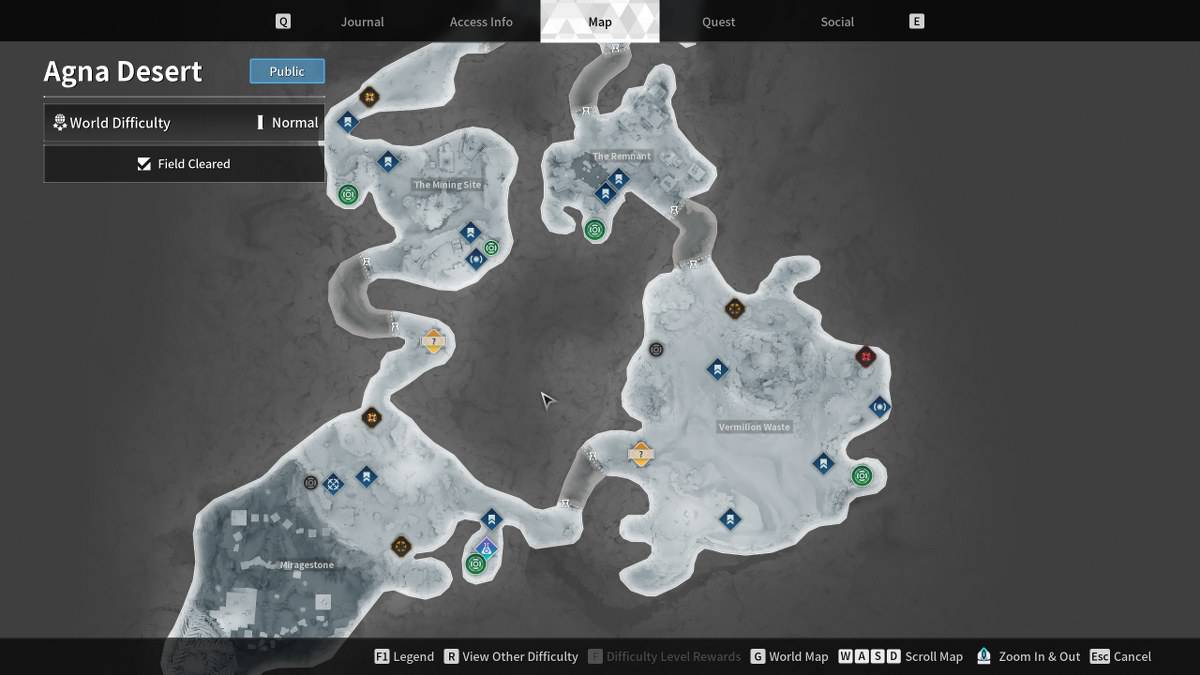This screenshot has width=1200, height=675.
Task: Open the World Map
Action: (789, 657)
